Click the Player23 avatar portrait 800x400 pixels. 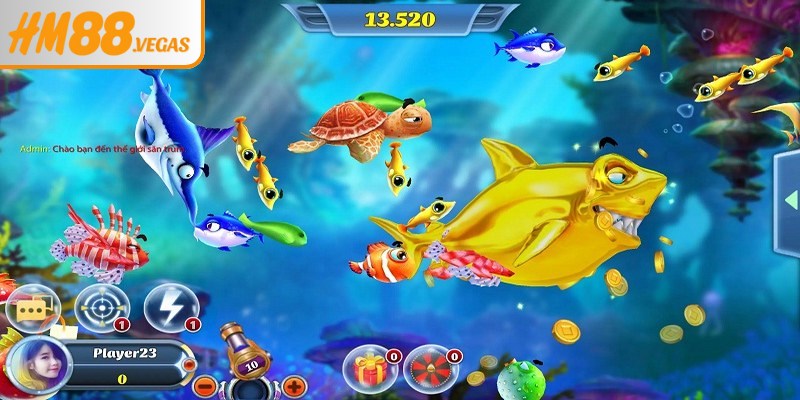pyautogui.click(x=36, y=365)
